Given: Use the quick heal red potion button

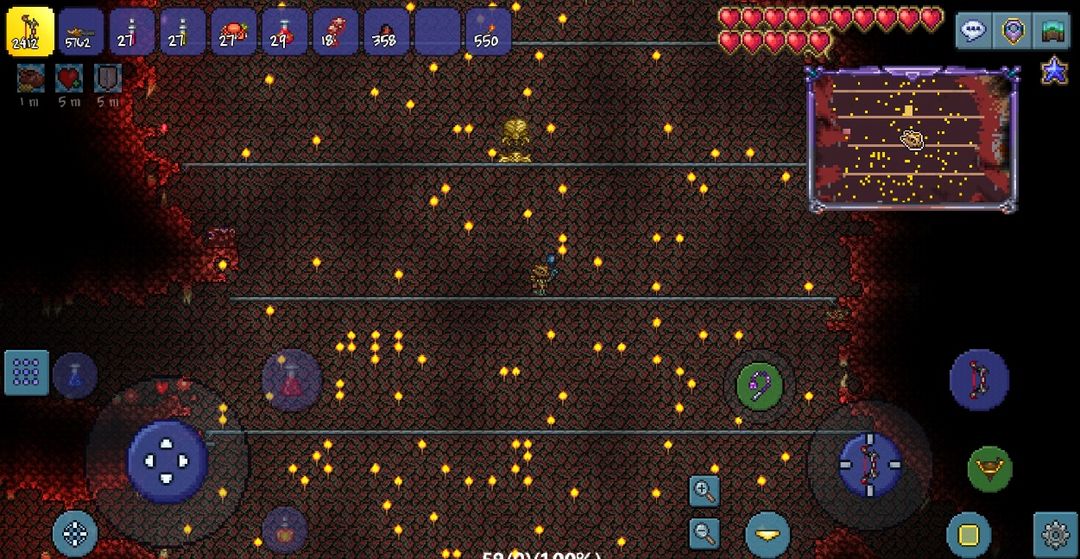Looking at the screenshot, I should (x=291, y=380).
